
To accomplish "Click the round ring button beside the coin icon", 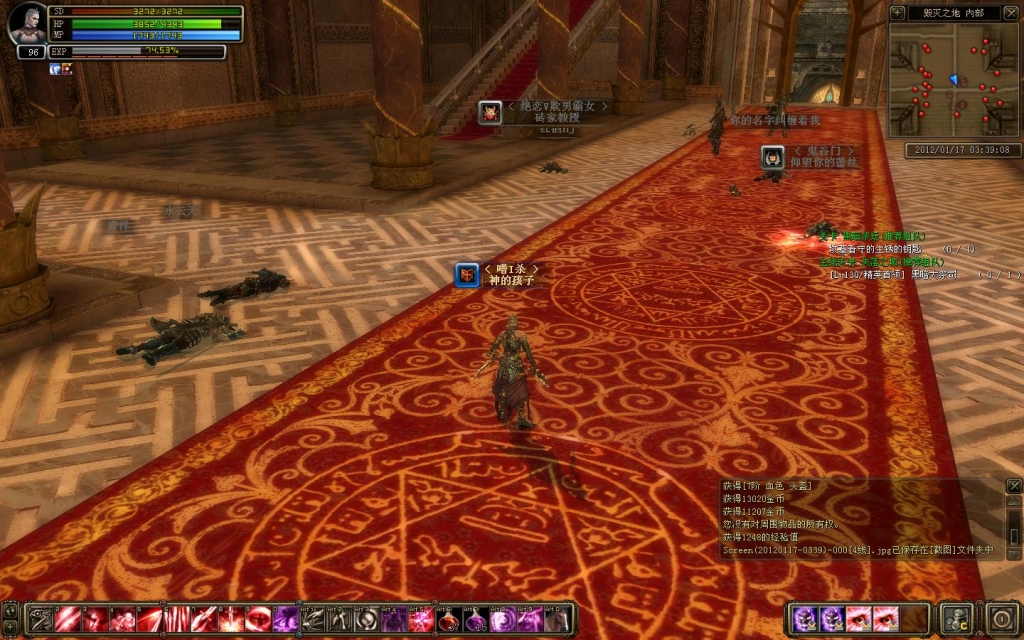I will 1002,617.
